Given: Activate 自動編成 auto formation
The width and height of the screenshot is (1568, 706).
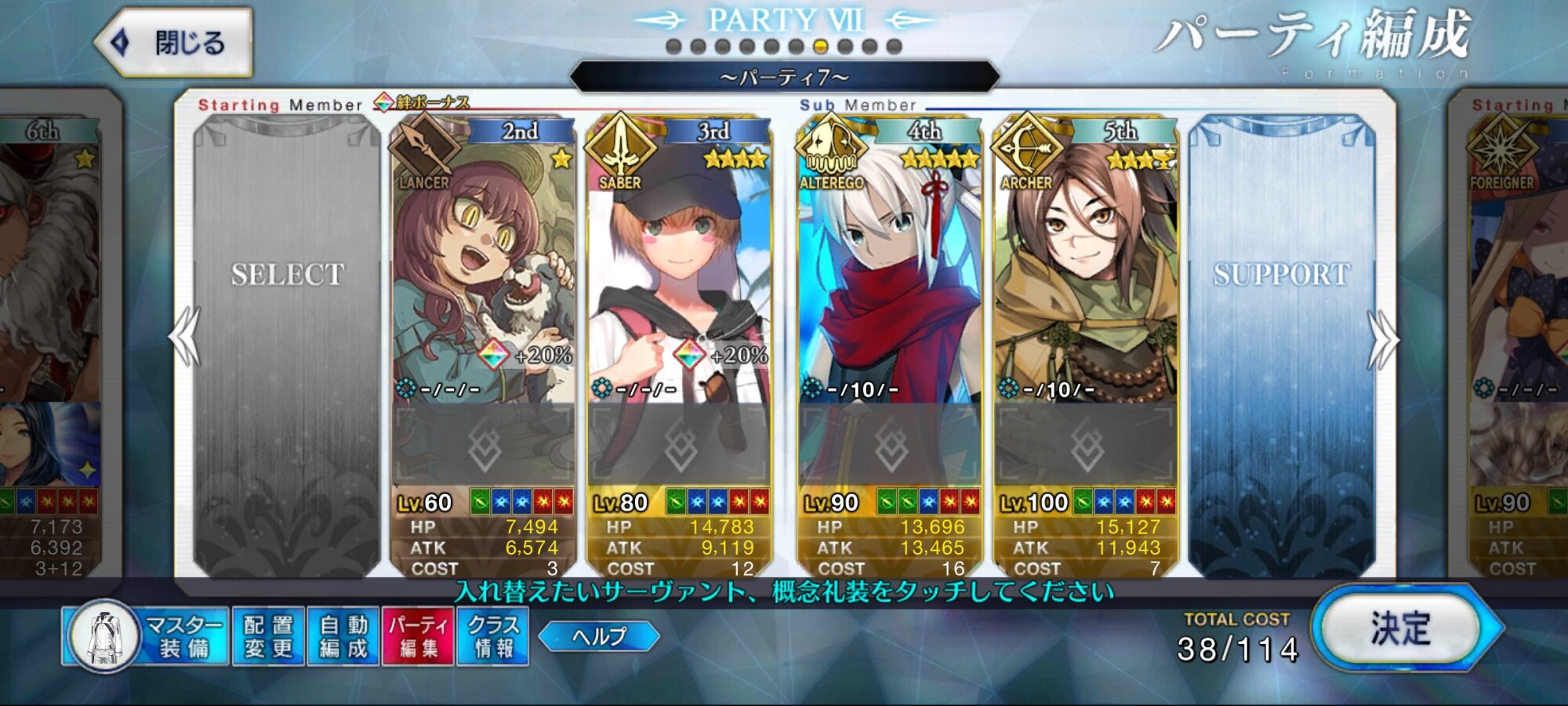Looking at the screenshot, I should pyautogui.click(x=343, y=636).
